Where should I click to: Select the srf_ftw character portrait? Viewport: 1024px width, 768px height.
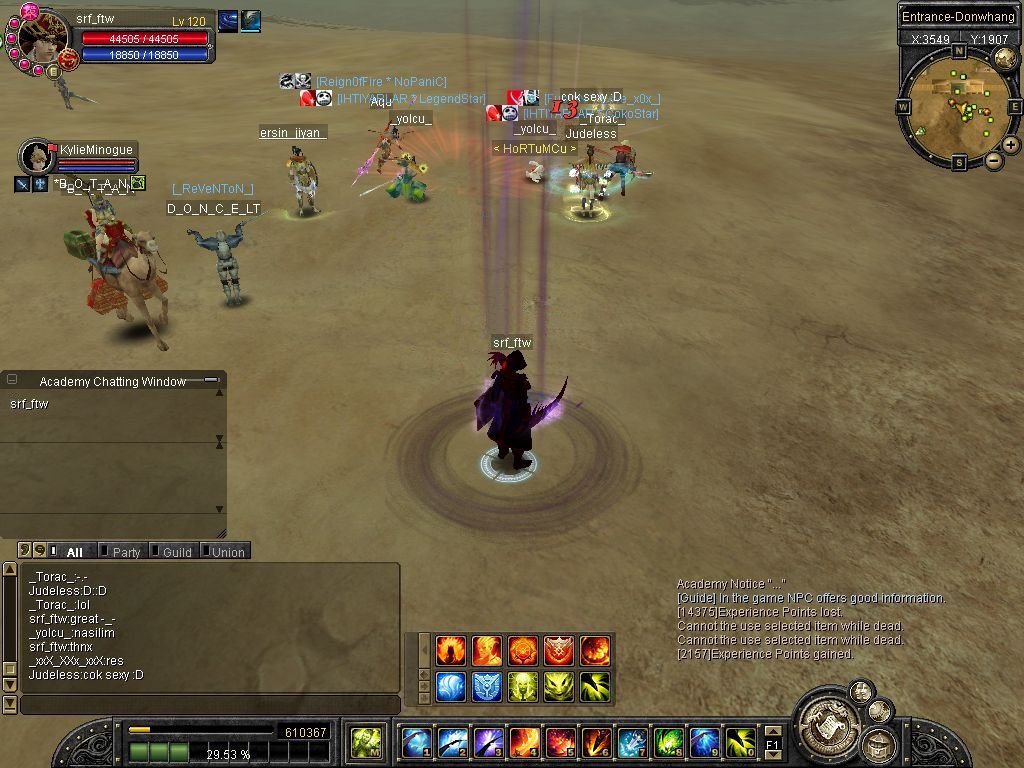pos(43,39)
